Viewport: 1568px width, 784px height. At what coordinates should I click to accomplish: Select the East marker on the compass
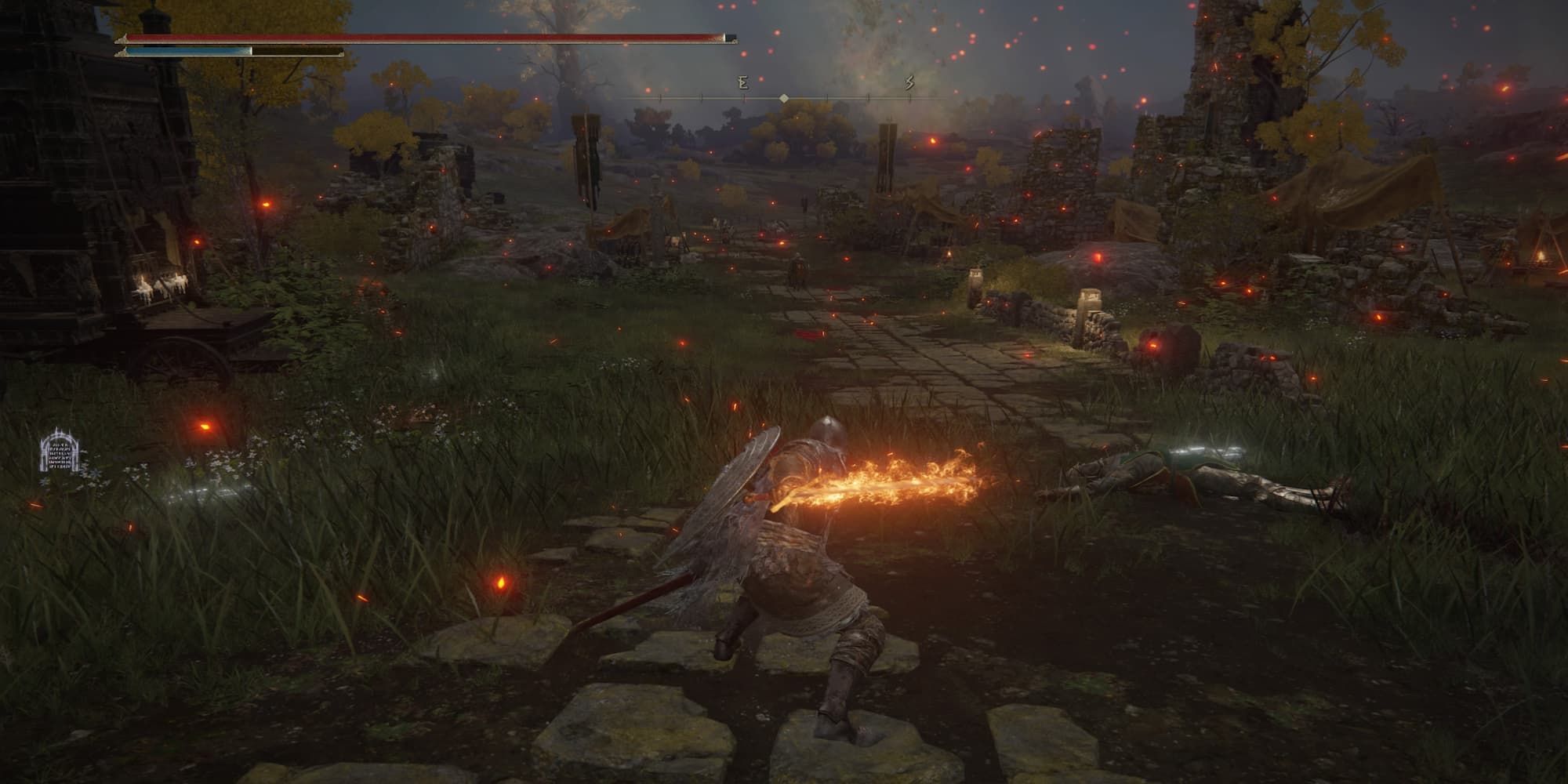[742, 82]
